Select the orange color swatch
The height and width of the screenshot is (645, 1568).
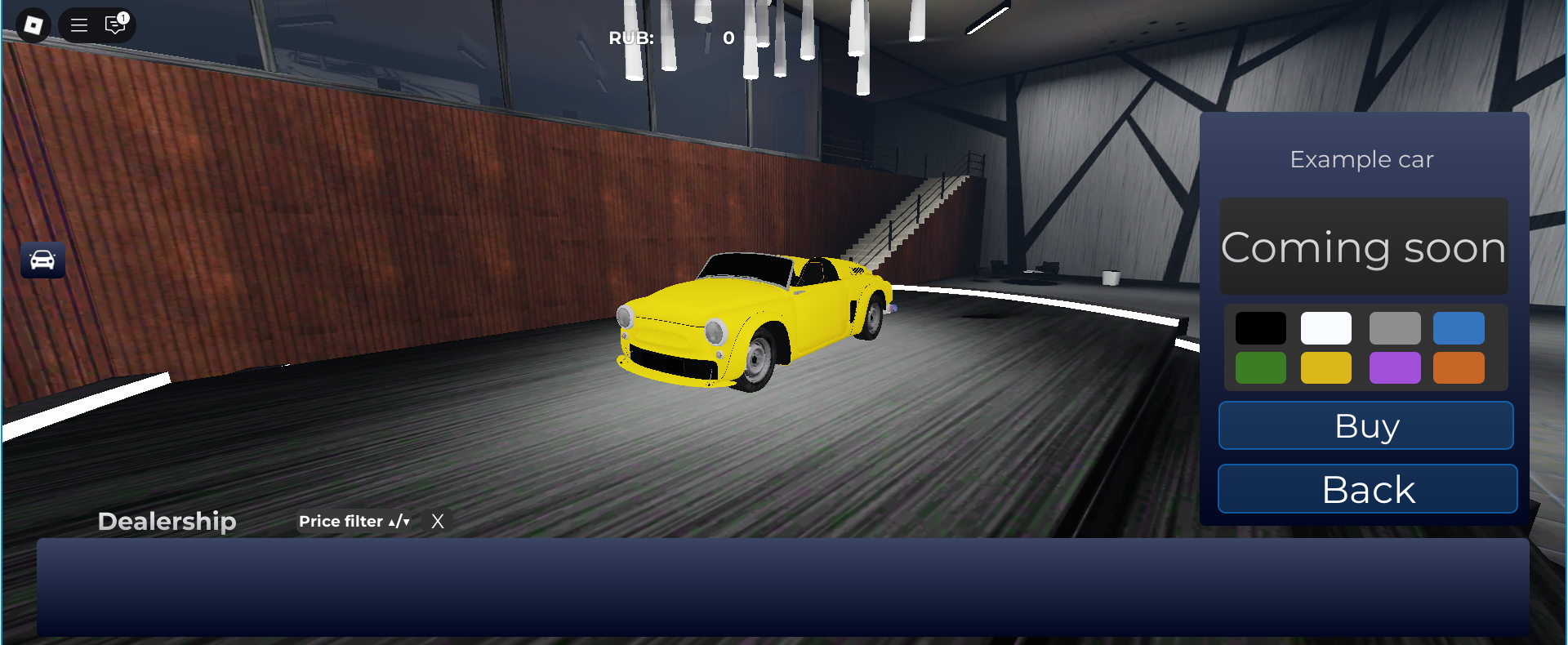tap(1459, 367)
